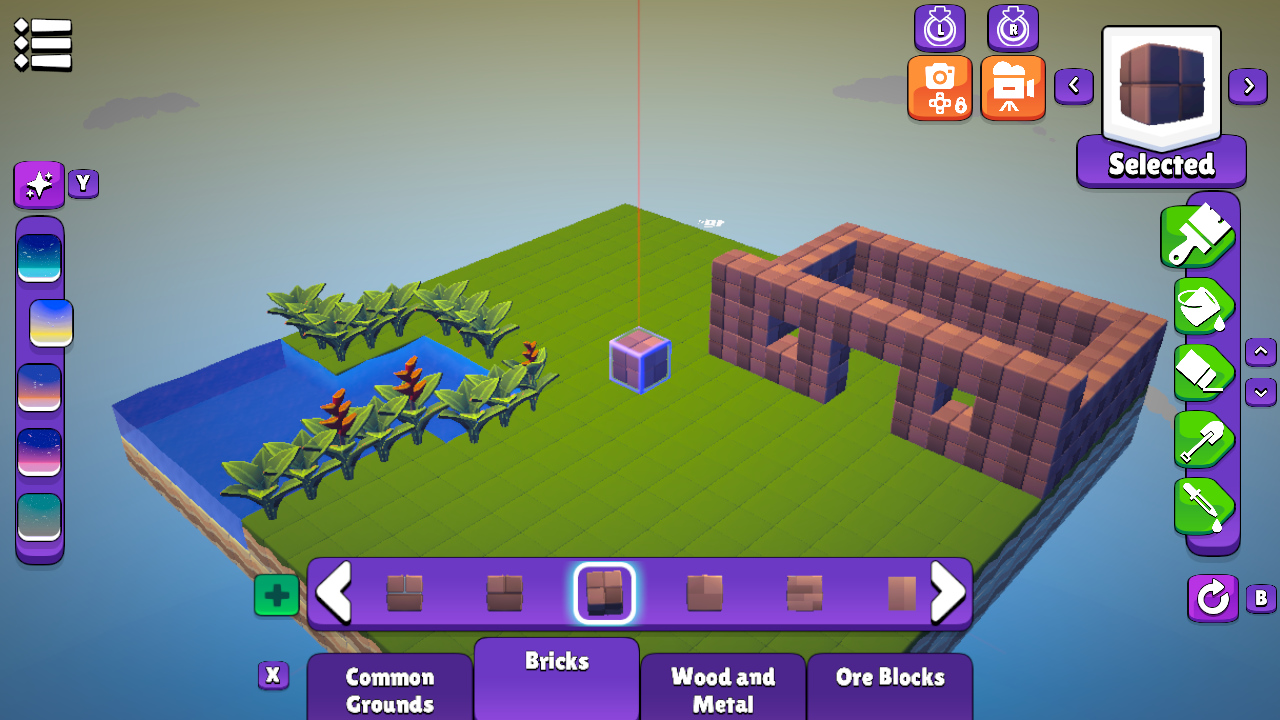Click the green plus add button
Image resolution: width=1280 pixels, height=720 pixels.
point(275,594)
